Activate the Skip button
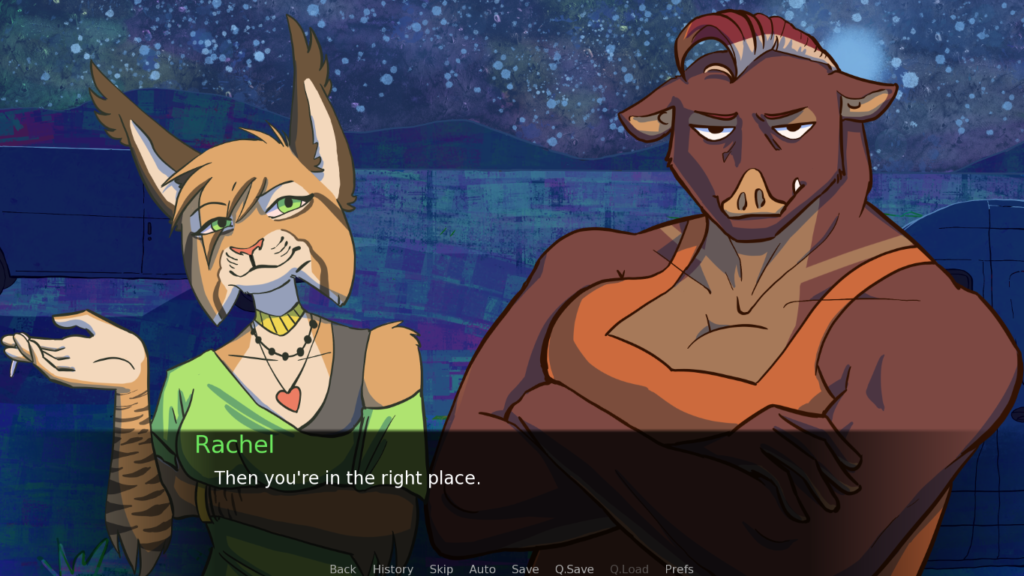This screenshot has height=576, width=1024. (x=441, y=569)
